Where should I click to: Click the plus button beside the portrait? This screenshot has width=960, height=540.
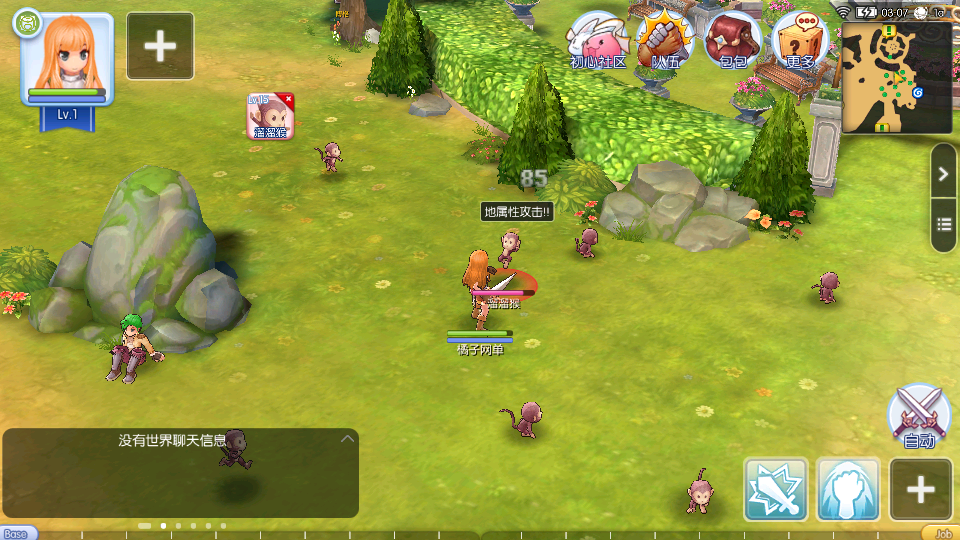pos(160,46)
